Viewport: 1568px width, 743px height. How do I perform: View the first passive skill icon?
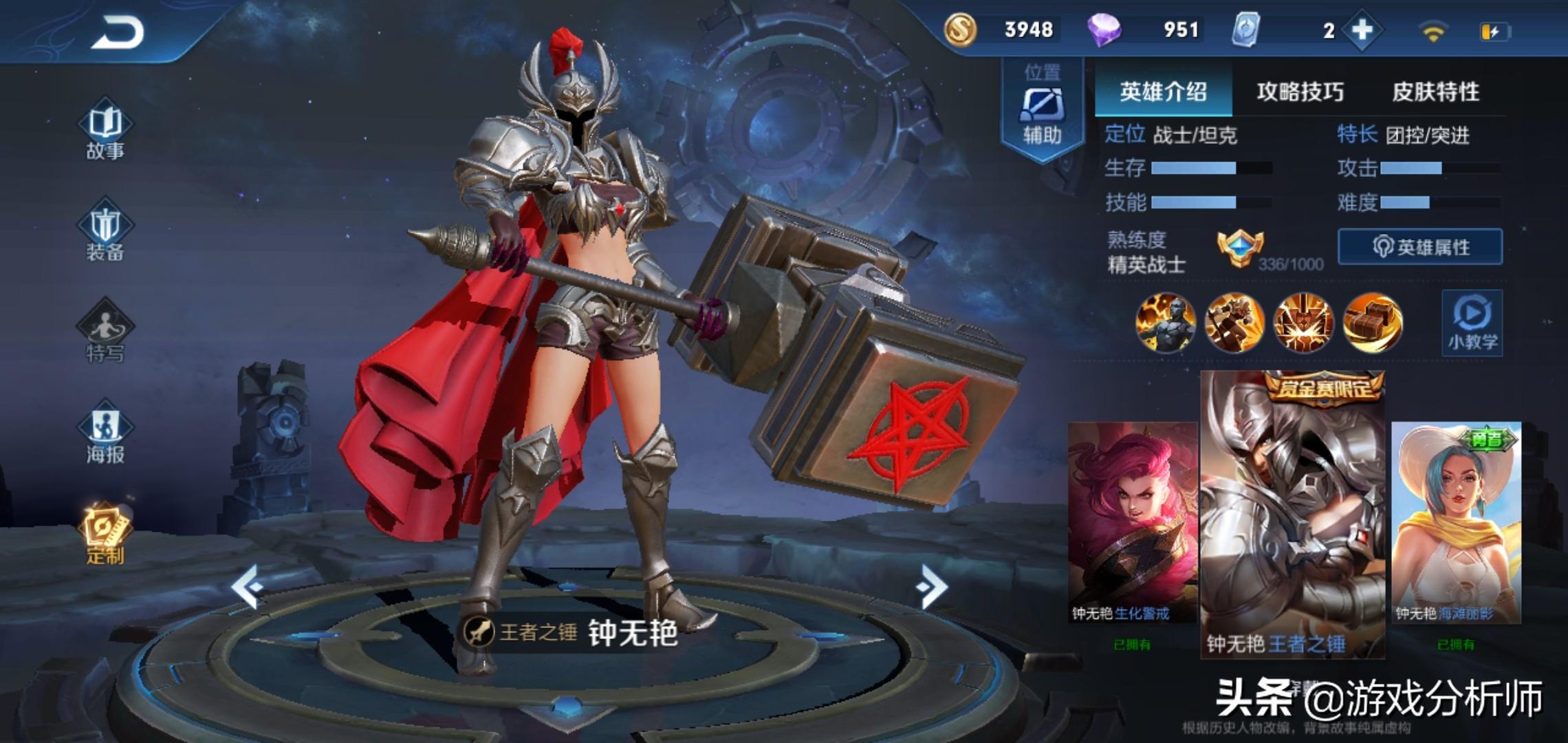click(1165, 322)
